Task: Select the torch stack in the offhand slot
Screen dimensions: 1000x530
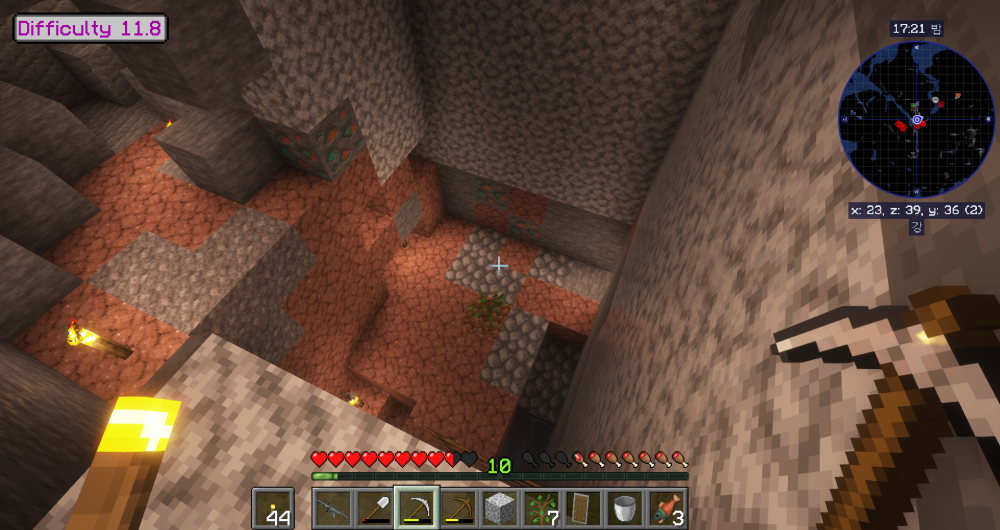Action: click(x=272, y=509)
